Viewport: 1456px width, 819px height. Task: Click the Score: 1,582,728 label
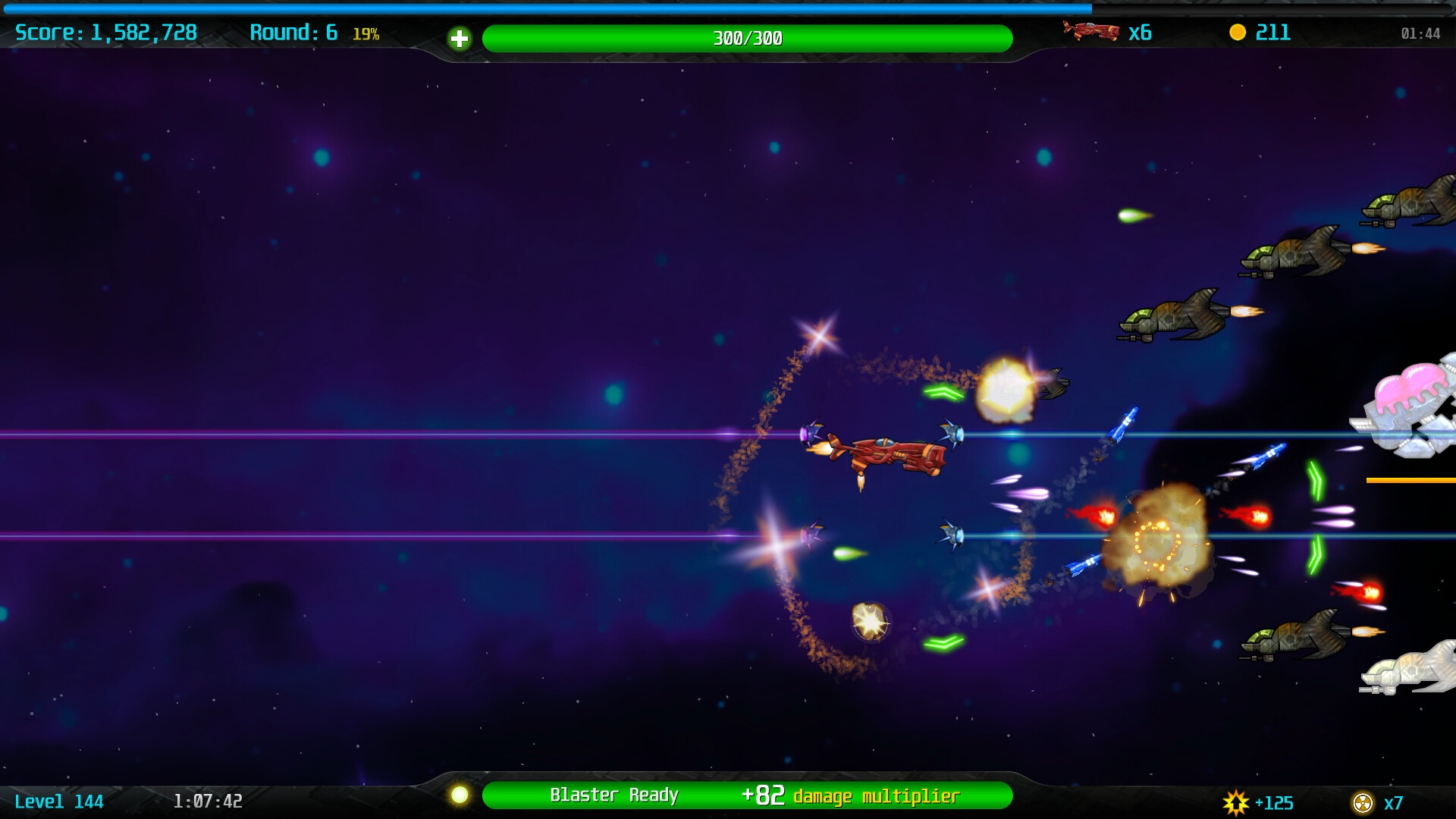[x=104, y=33]
